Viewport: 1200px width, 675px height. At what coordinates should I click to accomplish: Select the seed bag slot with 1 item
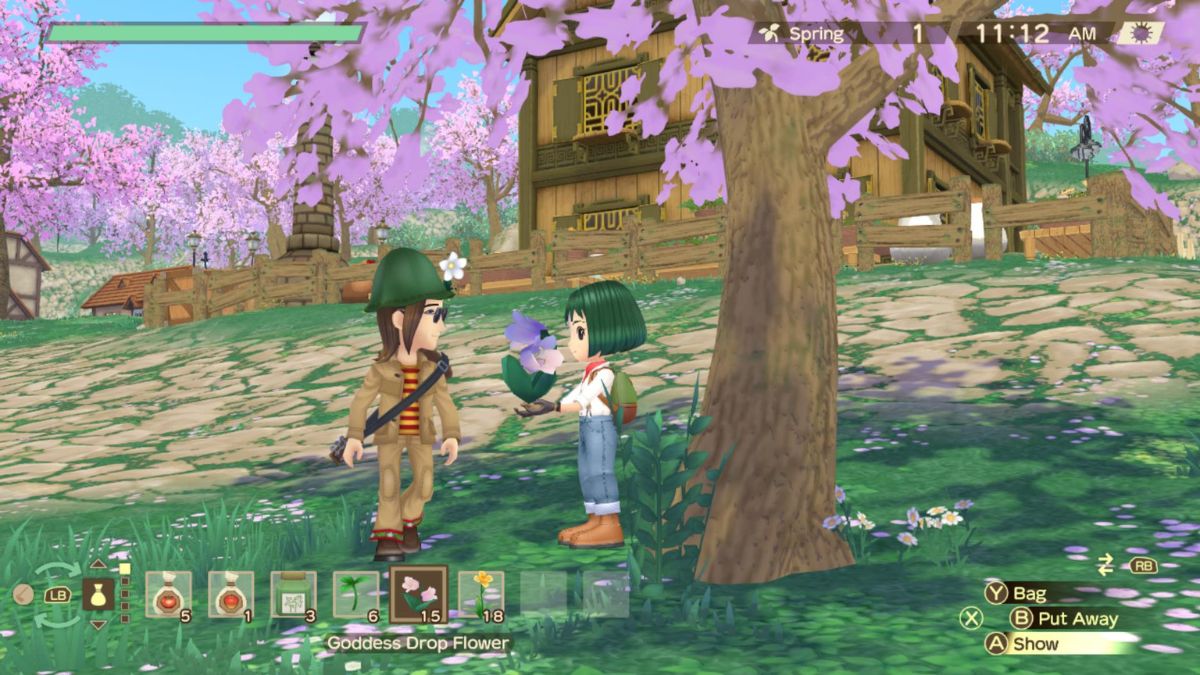coord(231,594)
